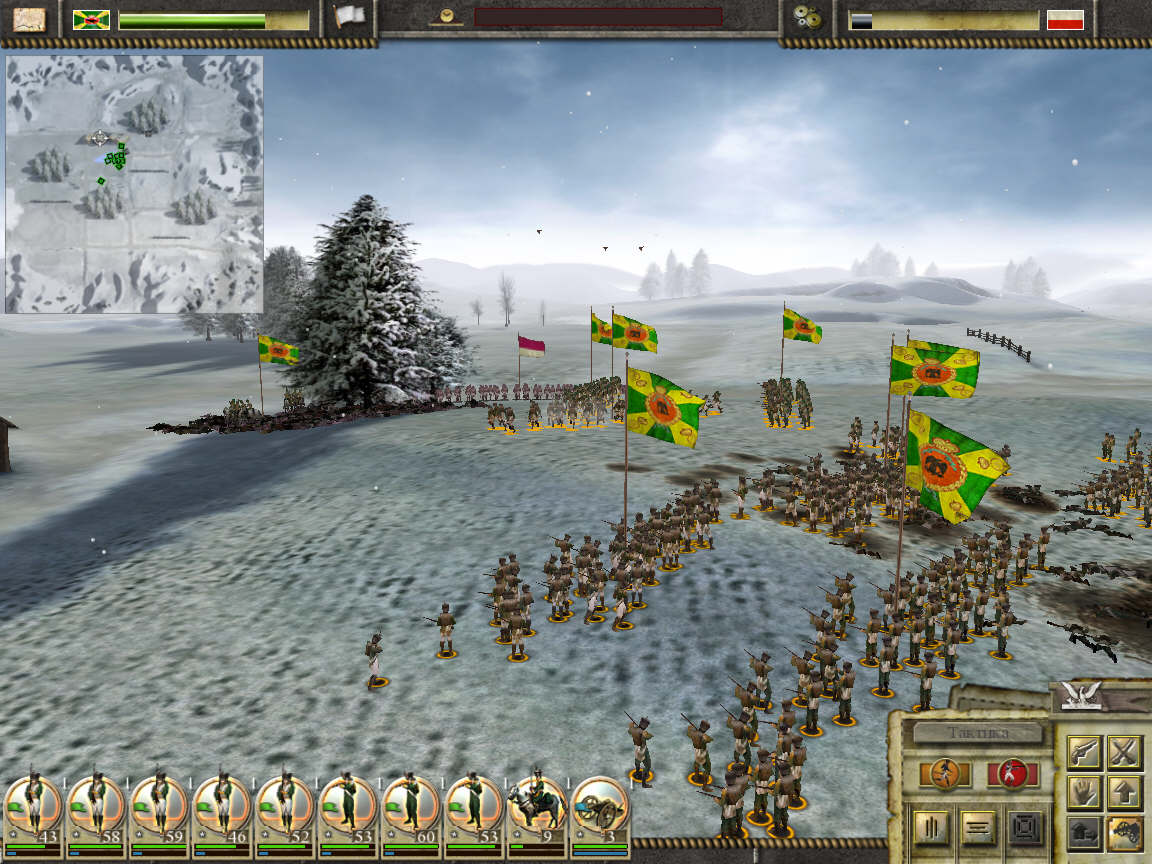Viewport: 1152px width, 864px height.
Task: Click the battlefield minimap
Action: [134, 184]
